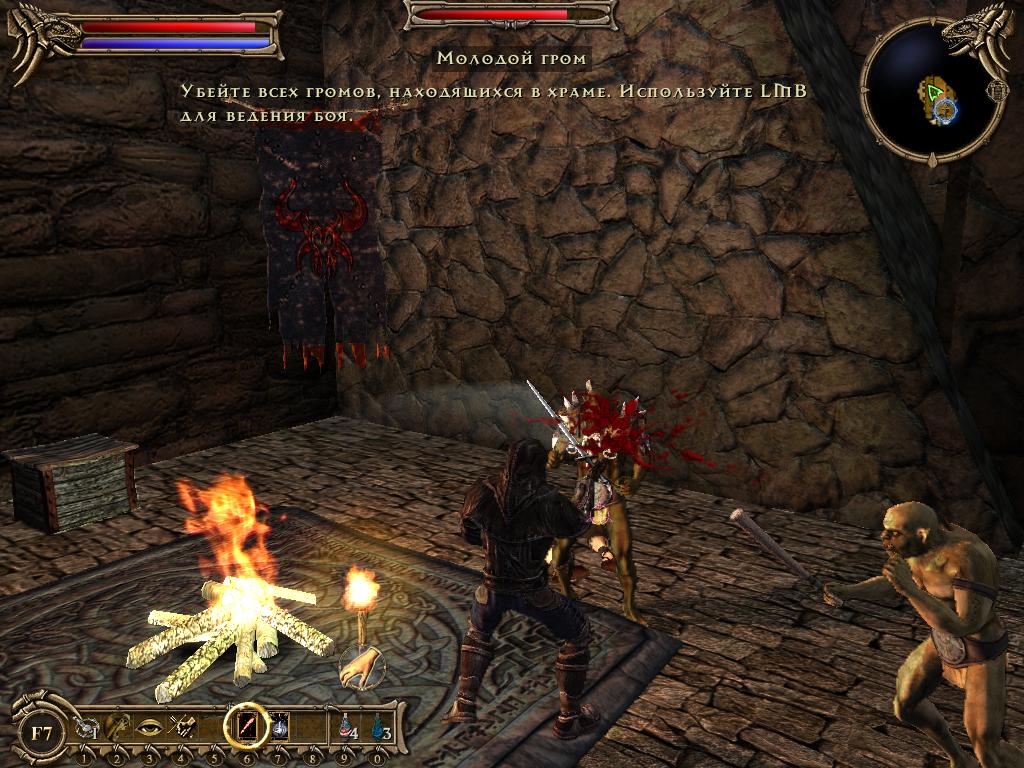Image resolution: width=1024 pixels, height=768 pixels.
Task: Select the red blade skill card
Action: (246, 725)
